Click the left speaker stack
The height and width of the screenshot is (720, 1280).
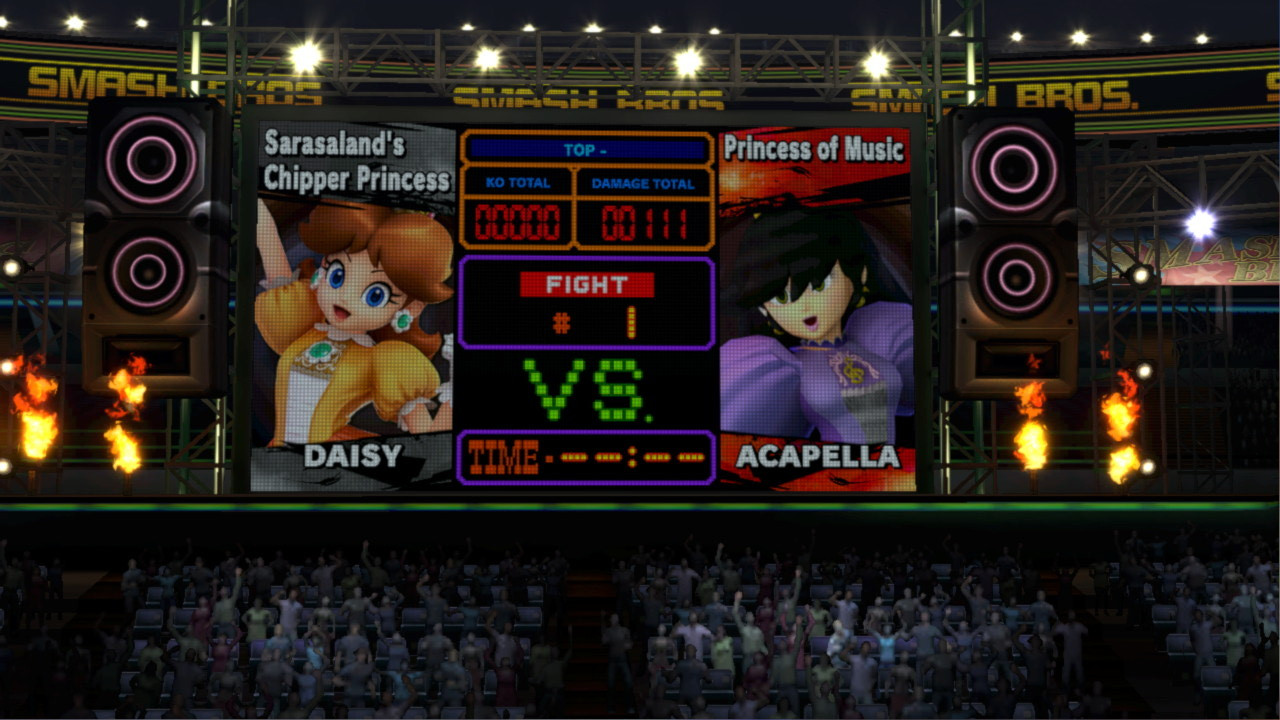pos(150,250)
